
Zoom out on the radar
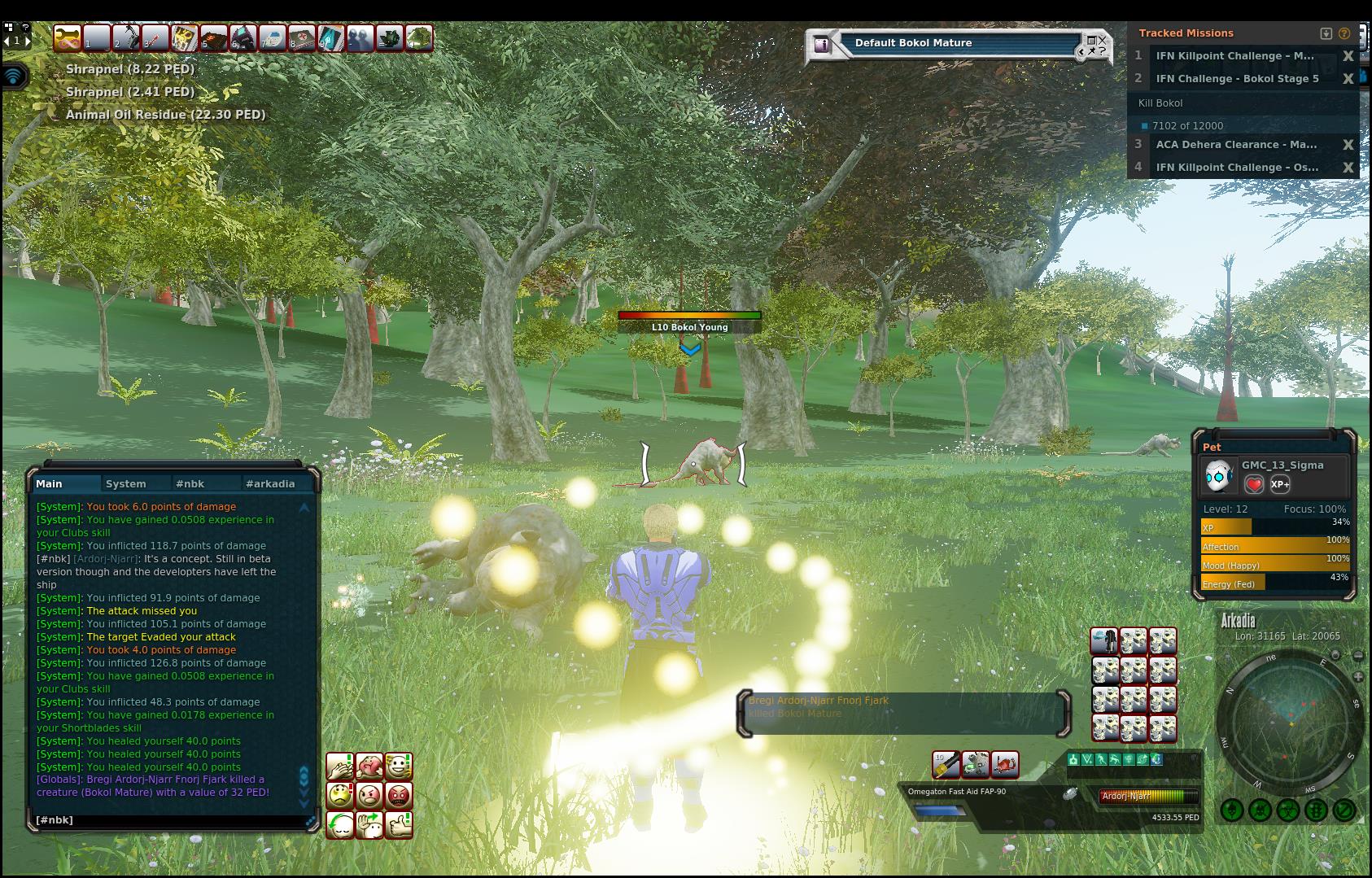click(1357, 656)
